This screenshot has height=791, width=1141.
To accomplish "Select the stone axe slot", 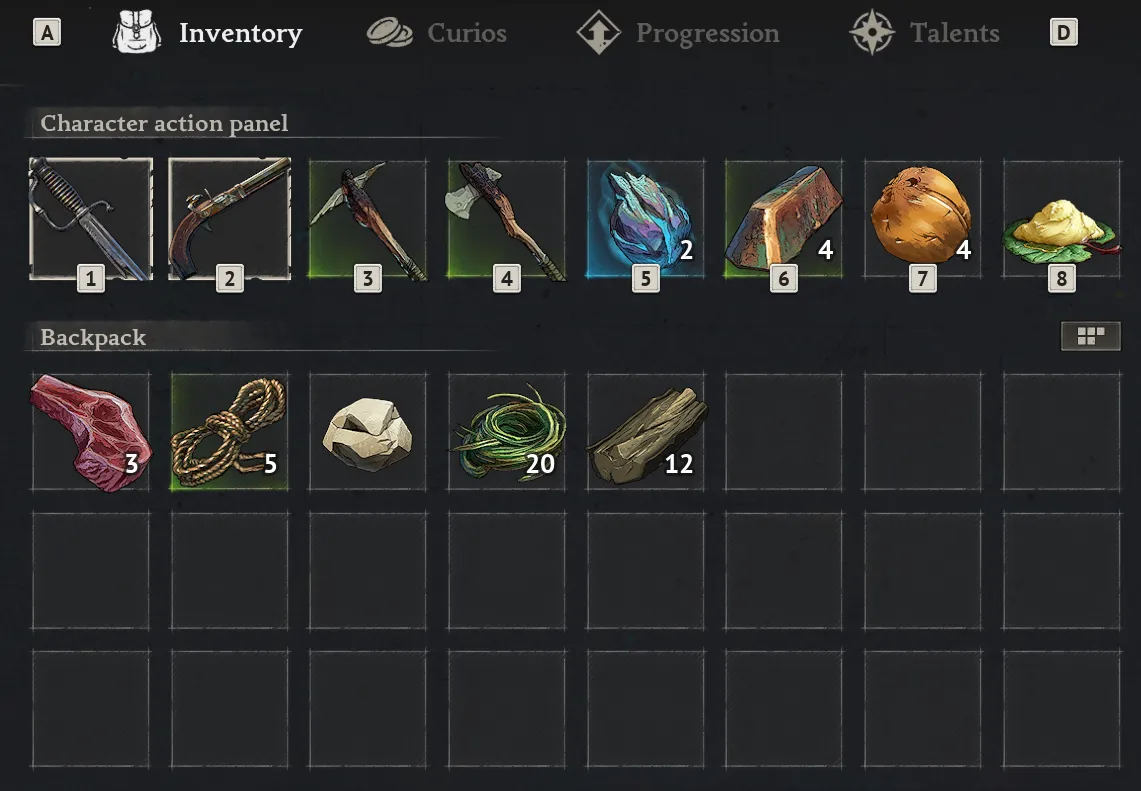I will click(506, 219).
